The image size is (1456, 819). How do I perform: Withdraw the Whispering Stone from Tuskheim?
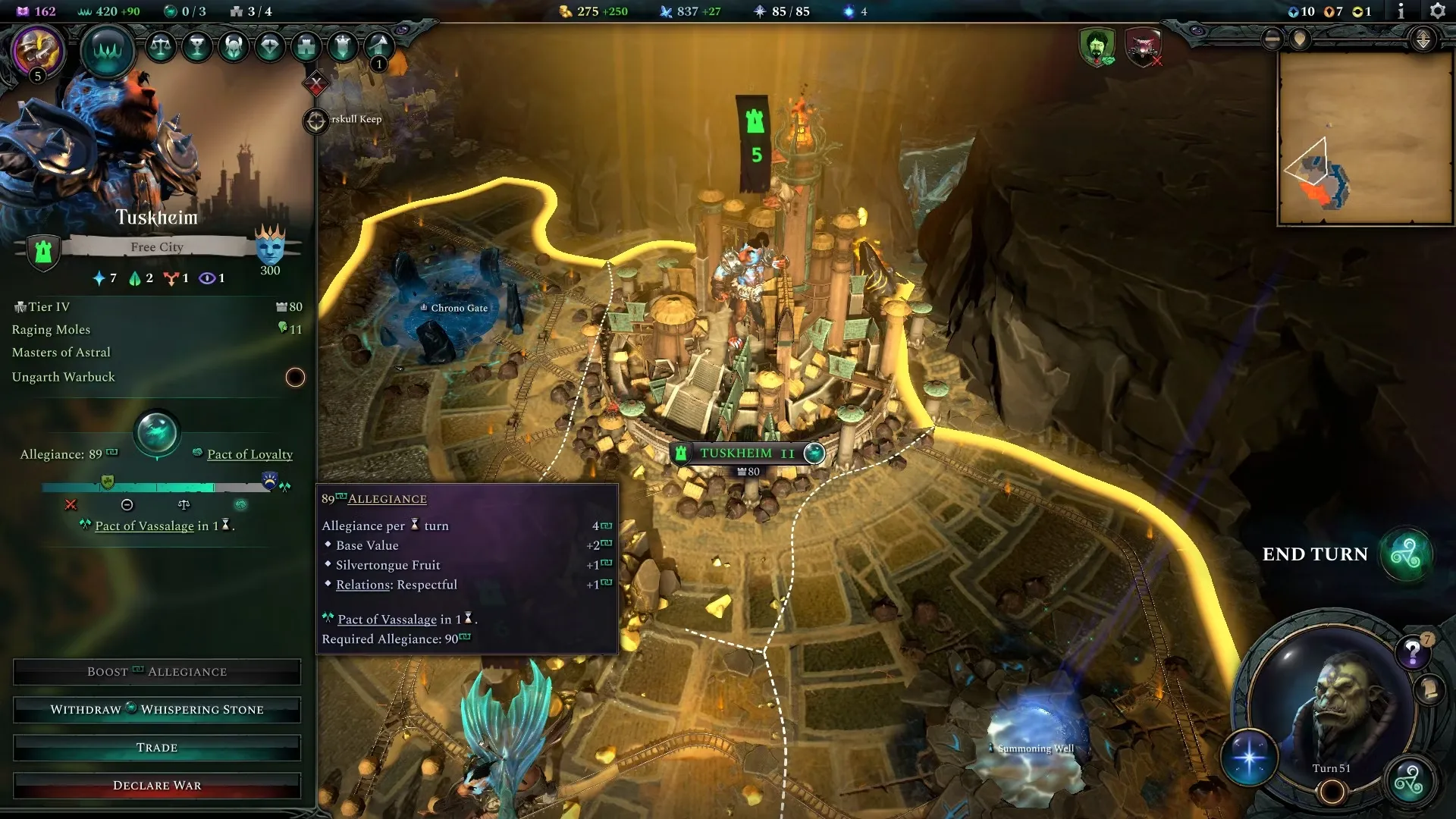coord(157,710)
